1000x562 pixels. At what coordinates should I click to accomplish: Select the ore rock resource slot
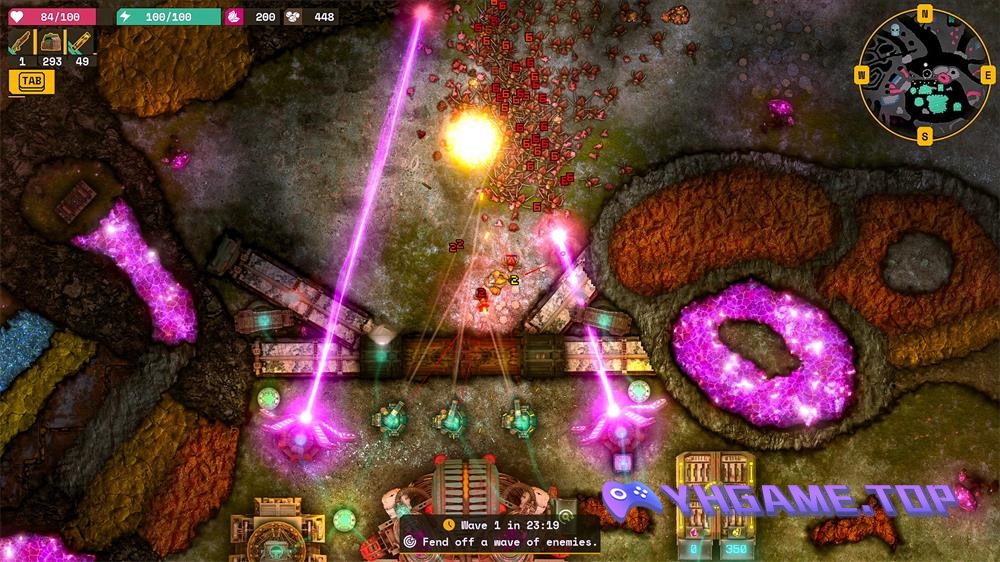(x=51, y=43)
